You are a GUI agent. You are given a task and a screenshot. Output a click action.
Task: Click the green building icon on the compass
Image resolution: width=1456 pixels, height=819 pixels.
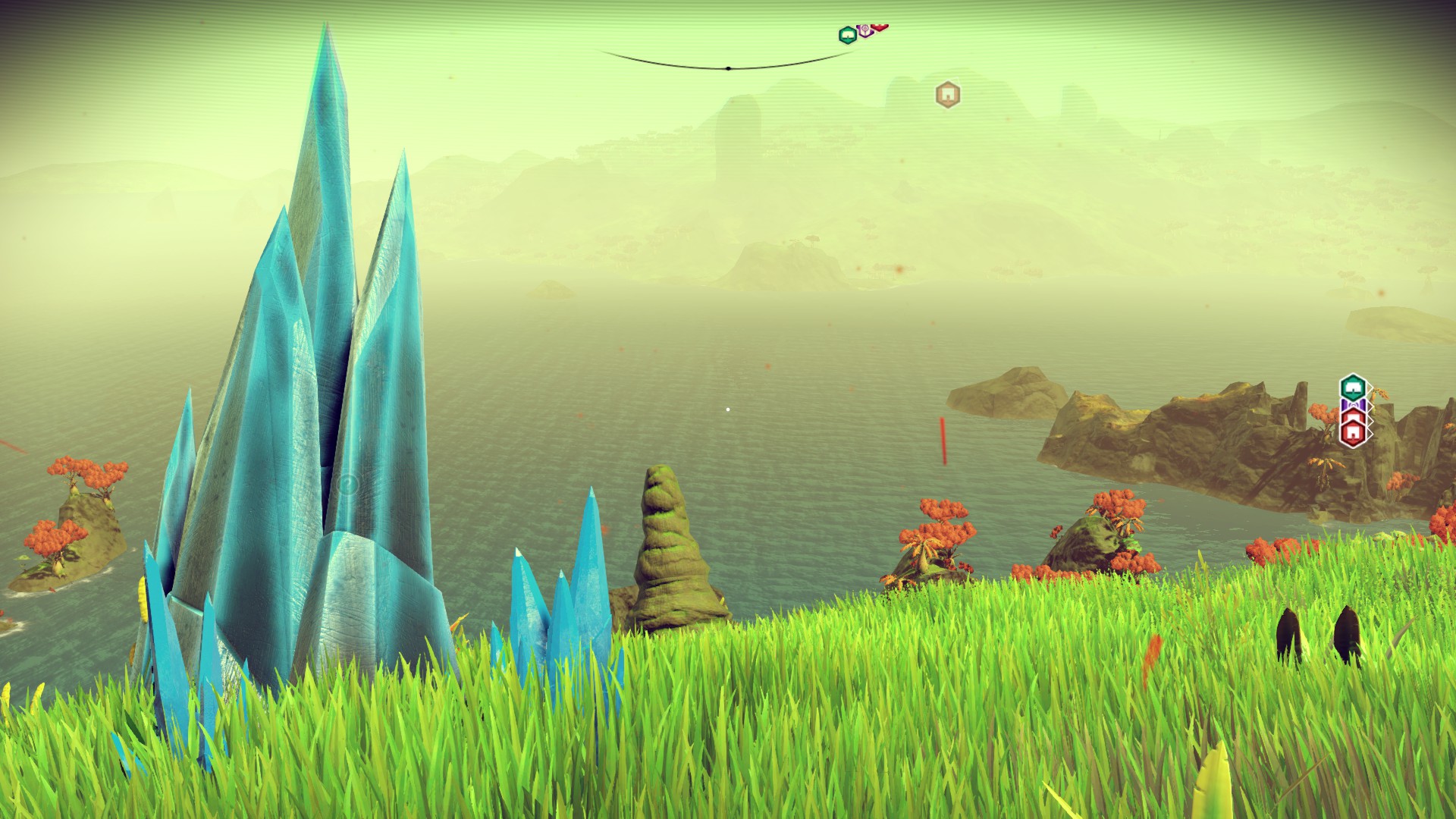(846, 35)
